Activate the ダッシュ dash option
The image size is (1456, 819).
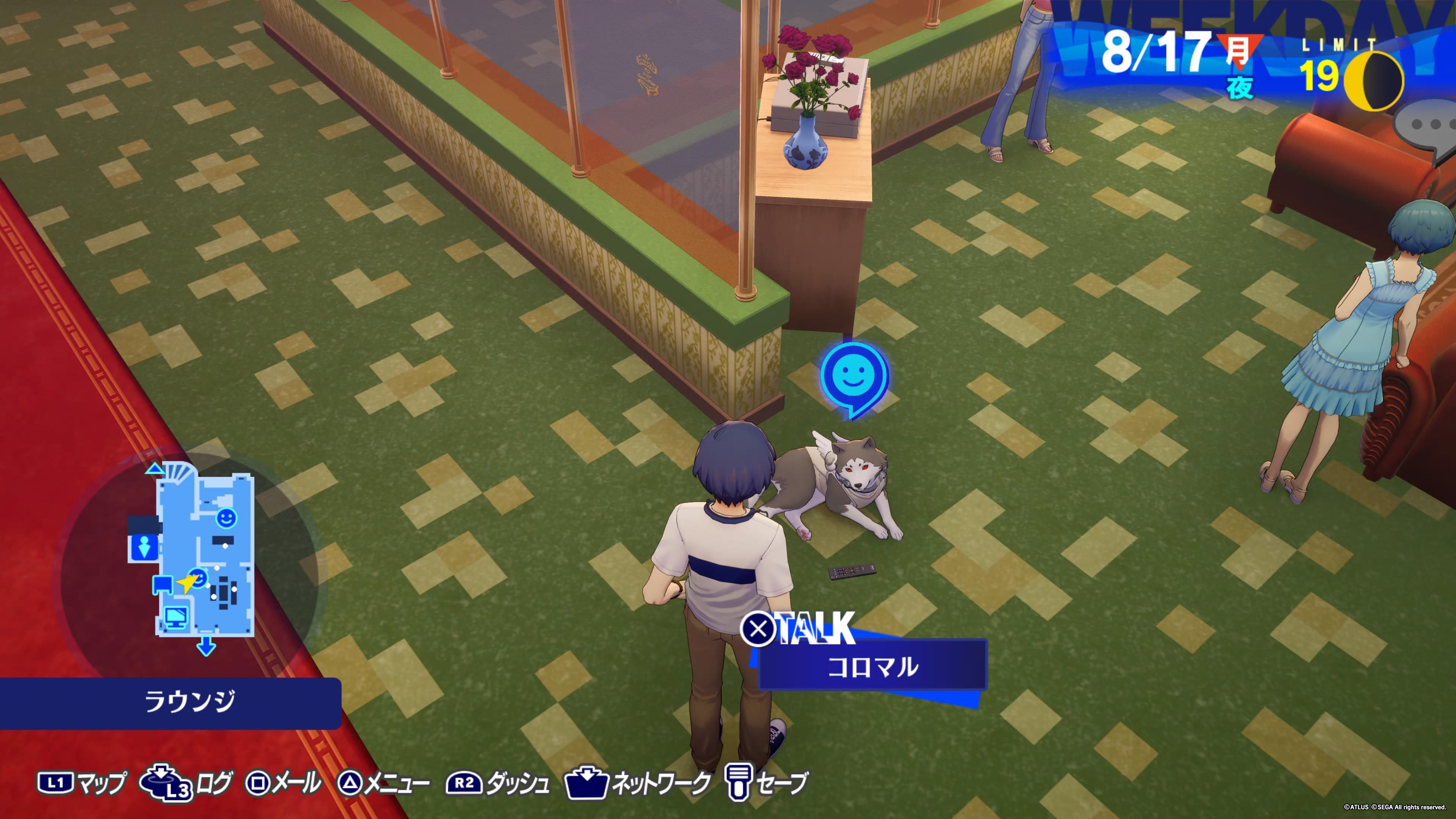(497, 783)
